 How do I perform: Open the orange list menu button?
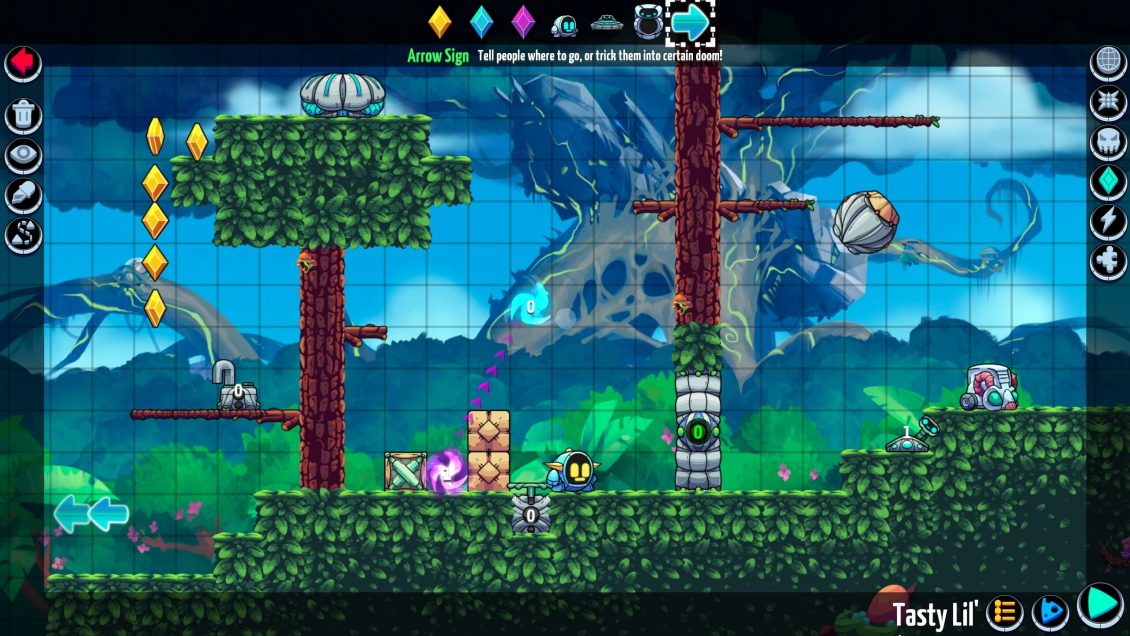1005,611
